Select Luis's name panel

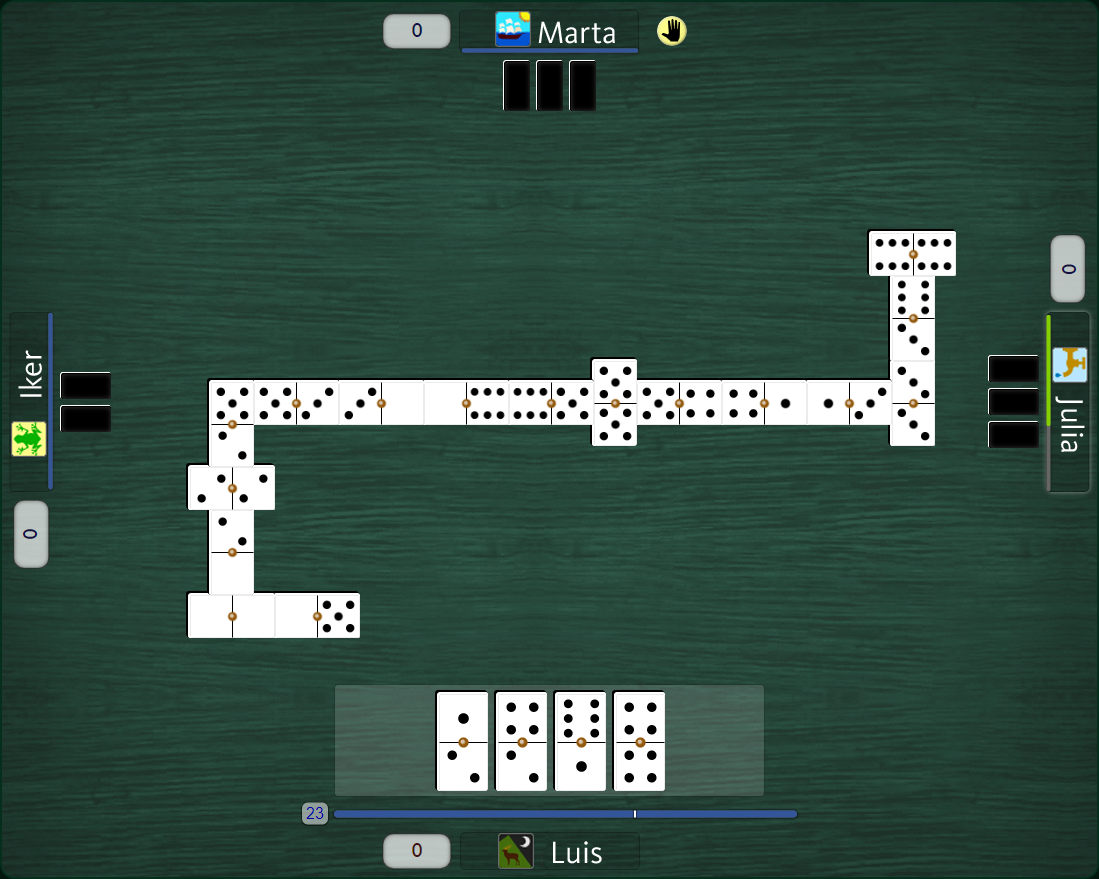pos(549,852)
